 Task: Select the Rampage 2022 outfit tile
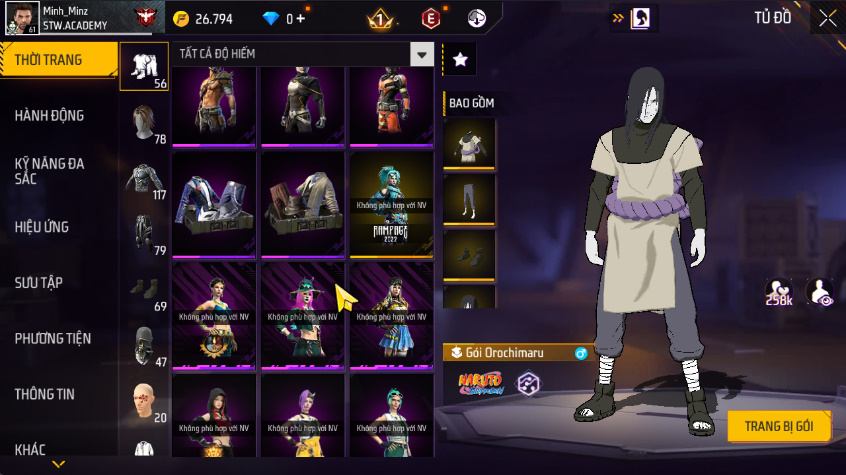coord(391,203)
